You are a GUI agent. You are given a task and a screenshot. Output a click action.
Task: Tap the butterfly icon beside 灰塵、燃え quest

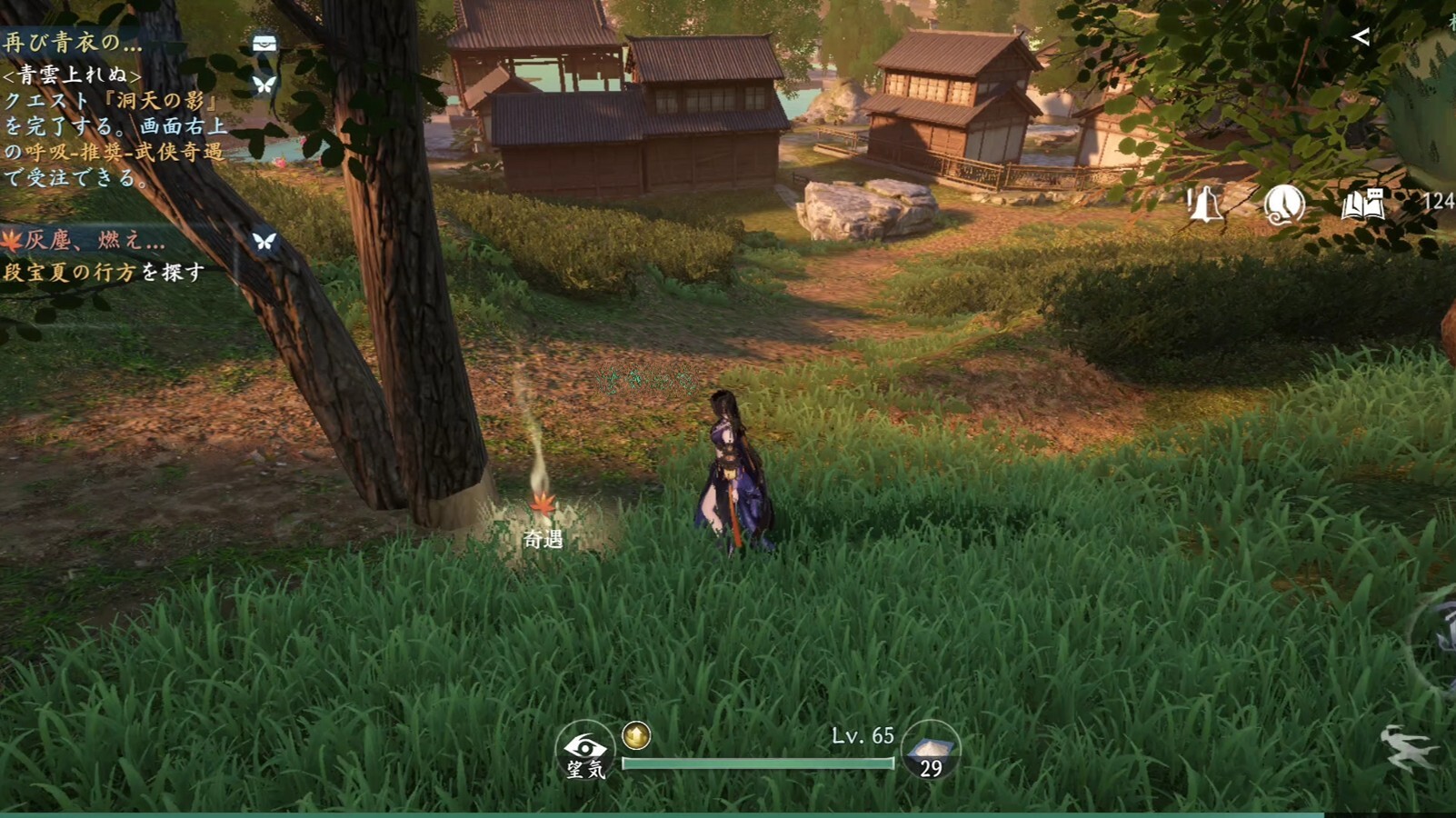(x=264, y=241)
